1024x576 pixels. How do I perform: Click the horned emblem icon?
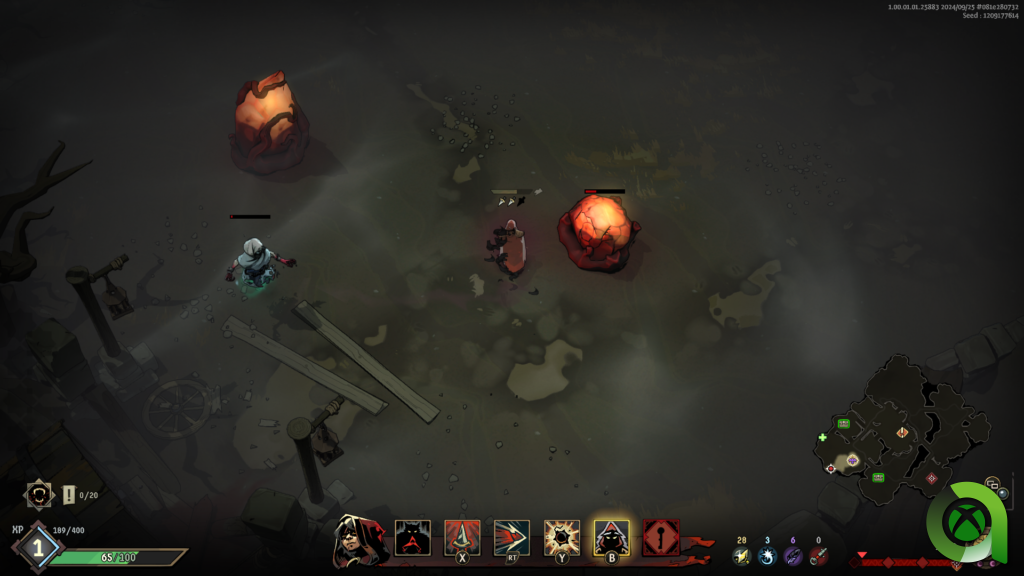tap(39, 494)
